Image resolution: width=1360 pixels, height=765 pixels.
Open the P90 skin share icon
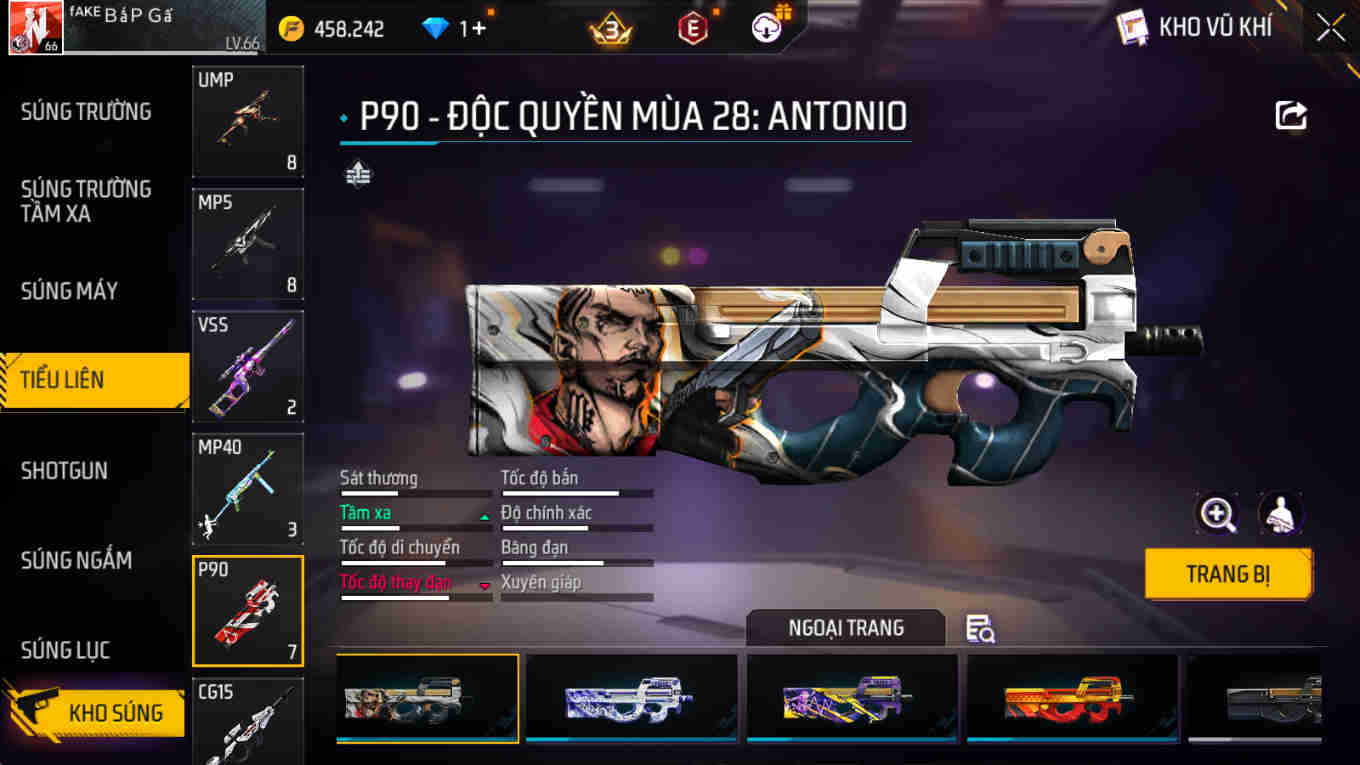[1291, 115]
